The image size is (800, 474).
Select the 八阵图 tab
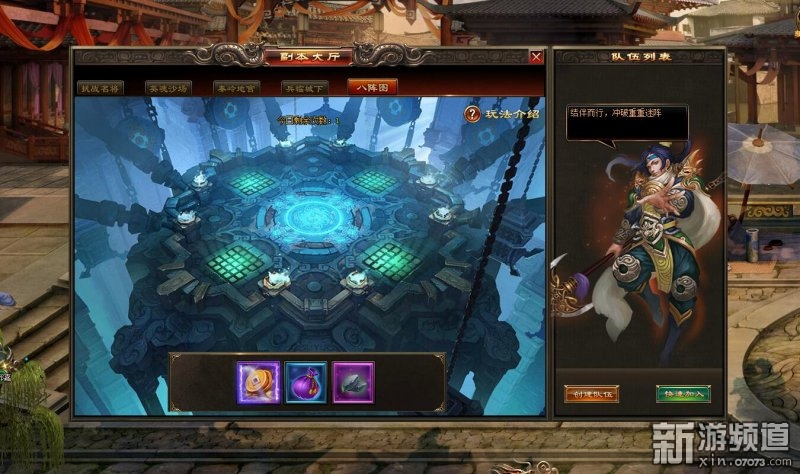[372, 87]
